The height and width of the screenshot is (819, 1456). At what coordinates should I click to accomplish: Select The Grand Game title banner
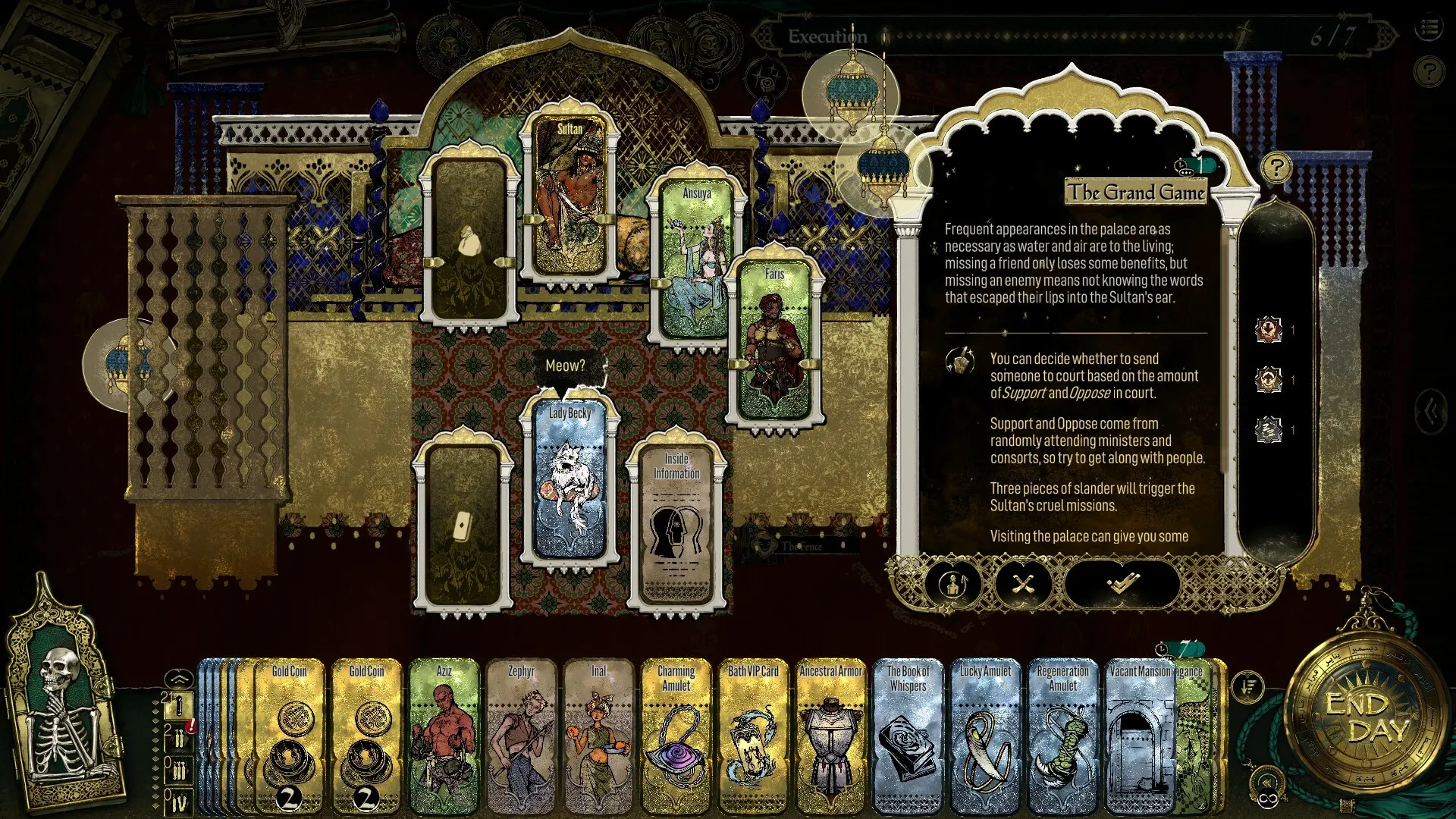click(x=1135, y=193)
